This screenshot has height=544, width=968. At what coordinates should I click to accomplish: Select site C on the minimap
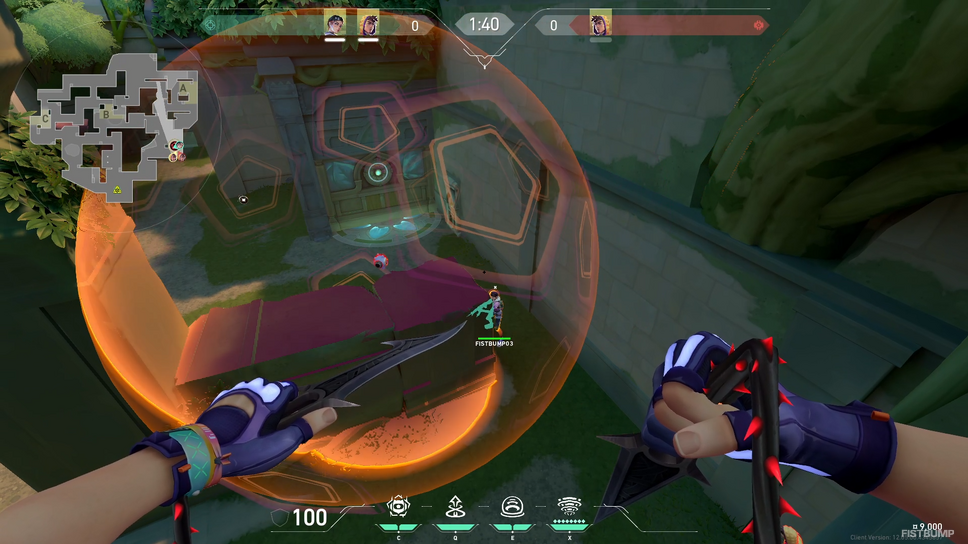tap(45, 119)
